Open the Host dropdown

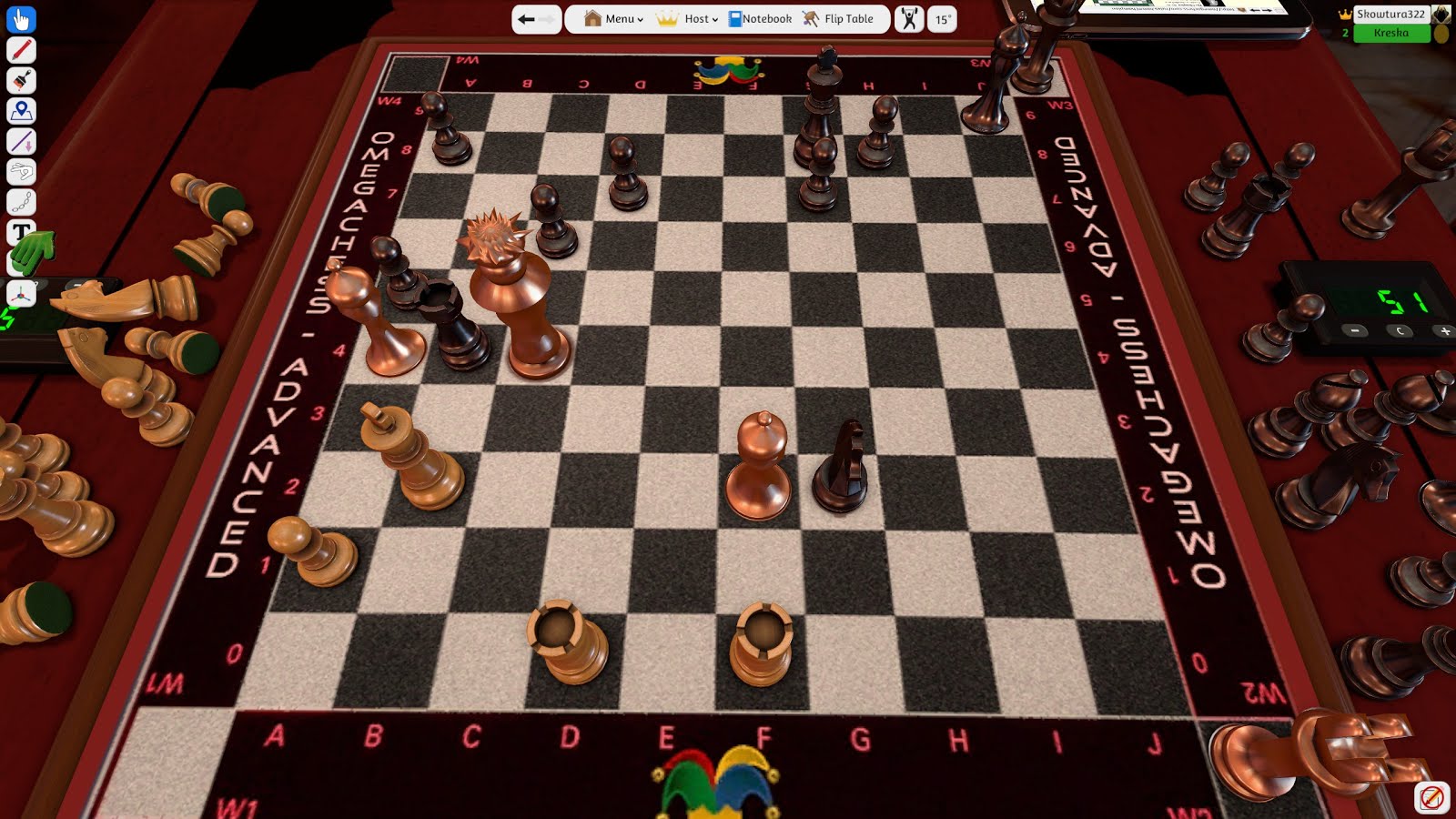(x=697, y=18)
